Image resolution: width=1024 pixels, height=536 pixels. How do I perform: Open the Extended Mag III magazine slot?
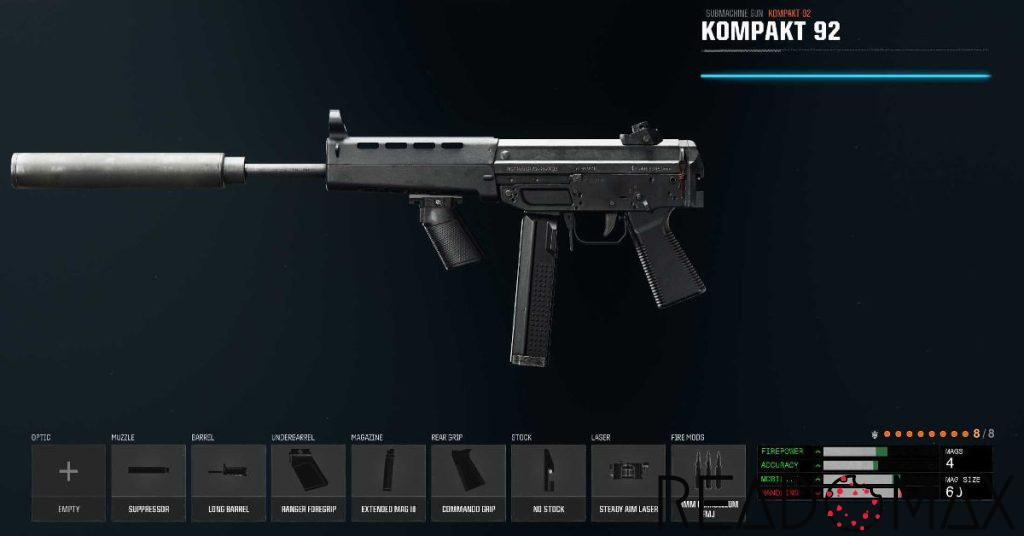[x=388, y=482]
